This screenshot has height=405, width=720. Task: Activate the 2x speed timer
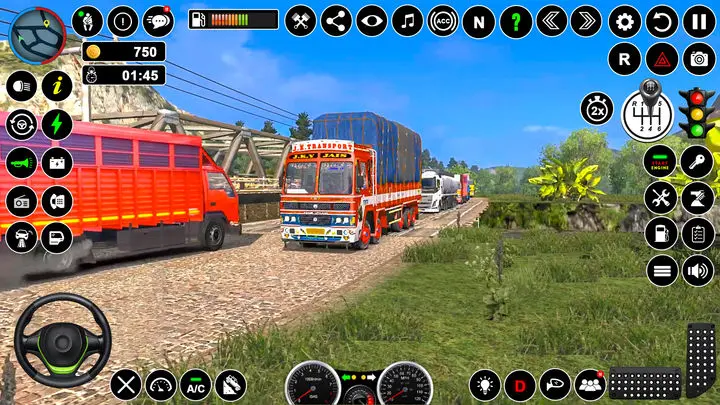tap(597, 109)
